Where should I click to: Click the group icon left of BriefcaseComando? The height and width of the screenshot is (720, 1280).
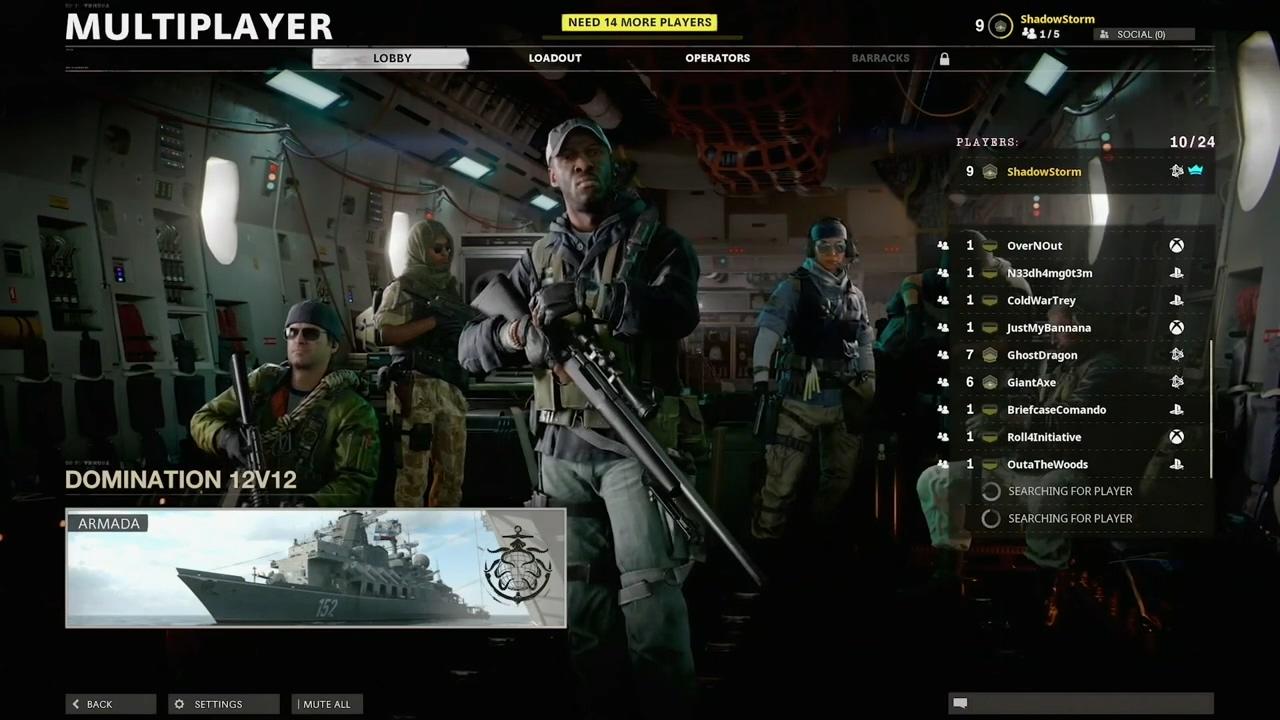point(942,409)
